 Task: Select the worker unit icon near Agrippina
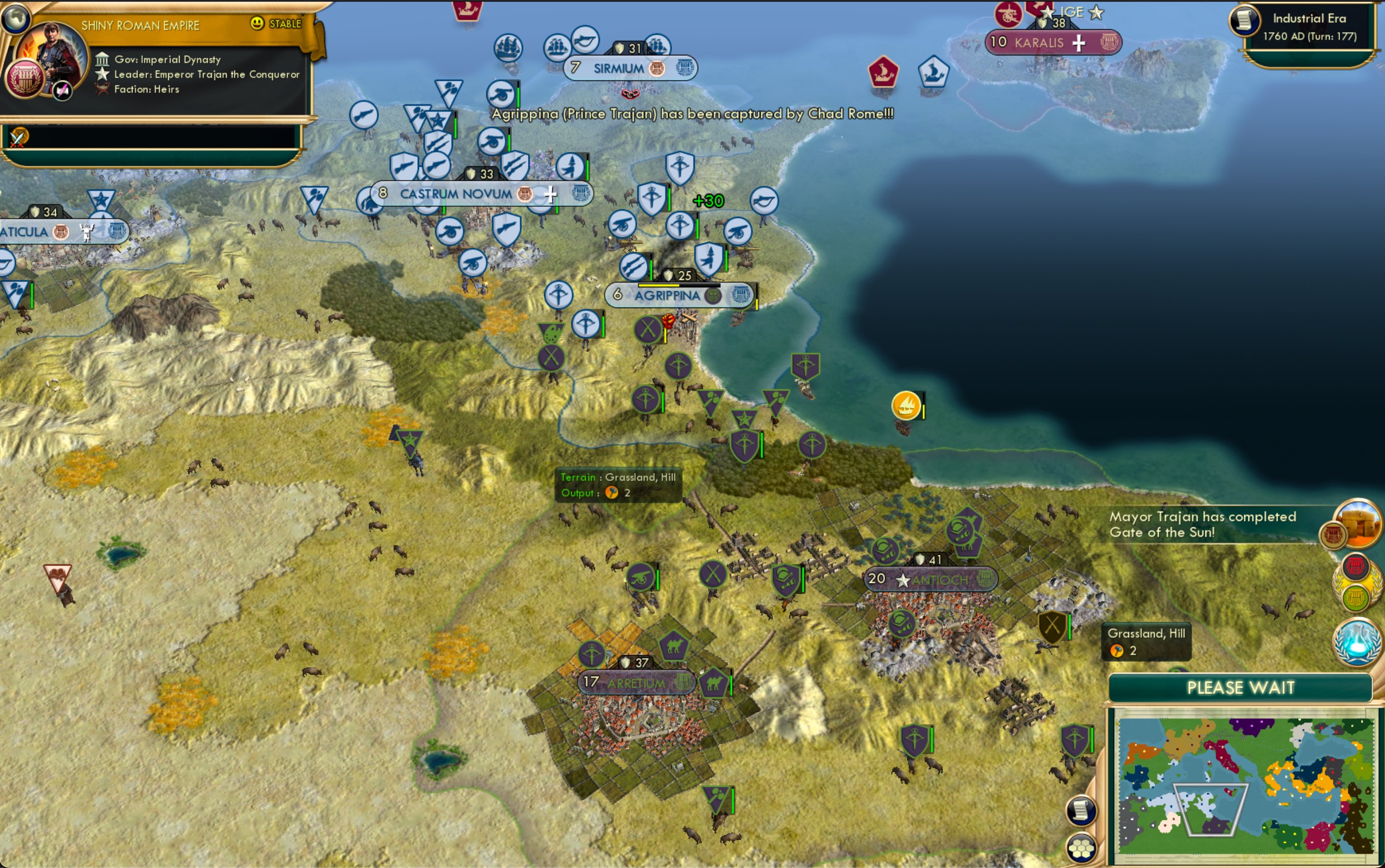(x=647, y=329)
